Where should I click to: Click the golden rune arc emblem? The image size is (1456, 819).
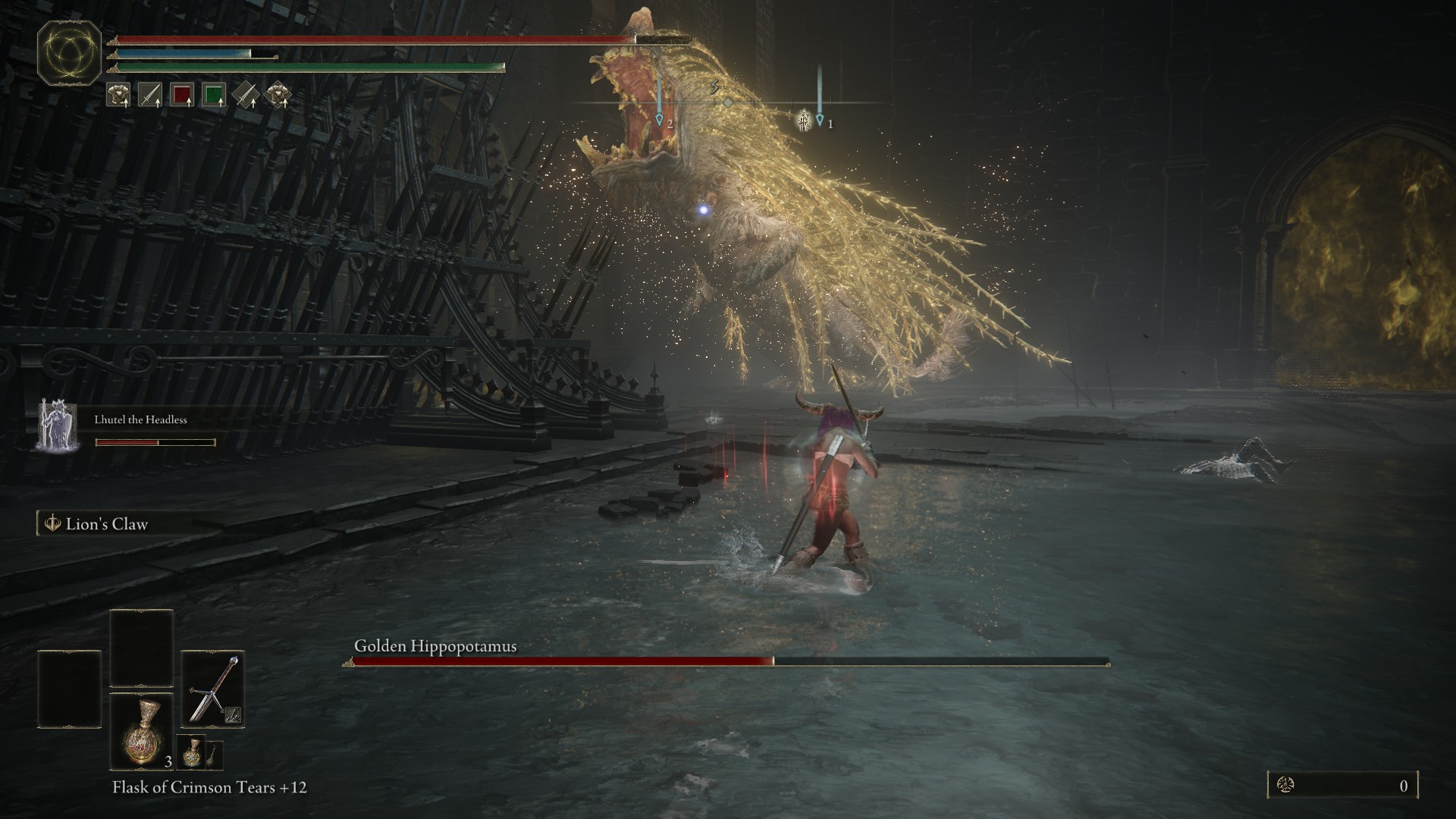70,53
